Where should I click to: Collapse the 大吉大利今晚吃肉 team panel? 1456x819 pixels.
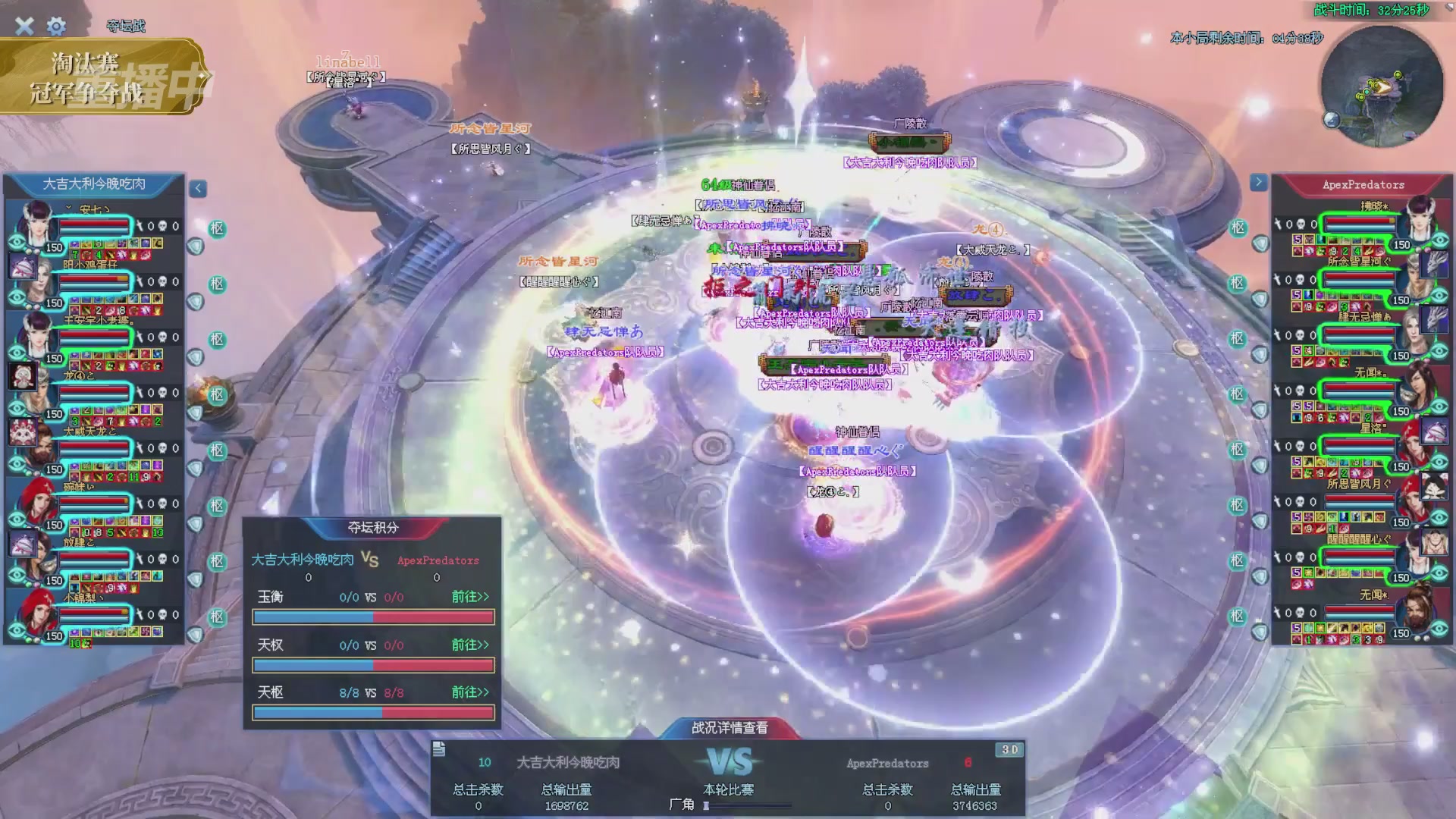click(198, 188)
